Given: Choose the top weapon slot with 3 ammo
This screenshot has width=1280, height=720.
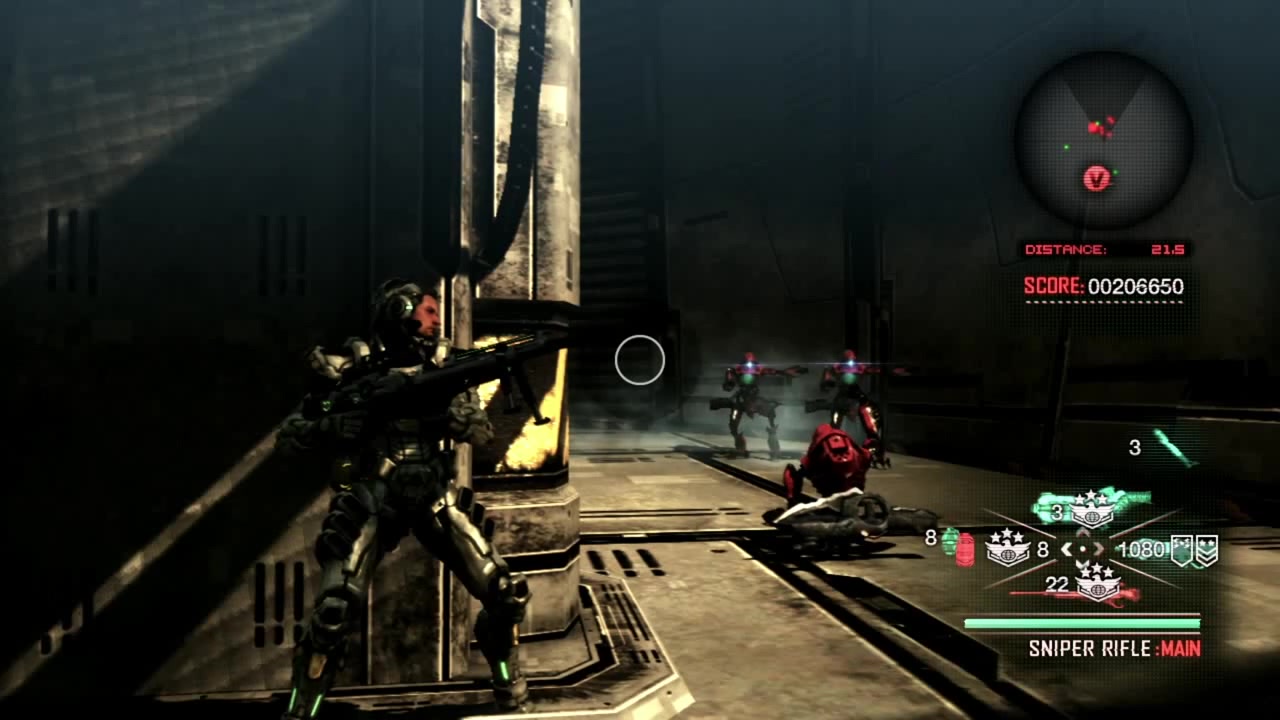Looking at the screenshot, I should coord(1092,507).
